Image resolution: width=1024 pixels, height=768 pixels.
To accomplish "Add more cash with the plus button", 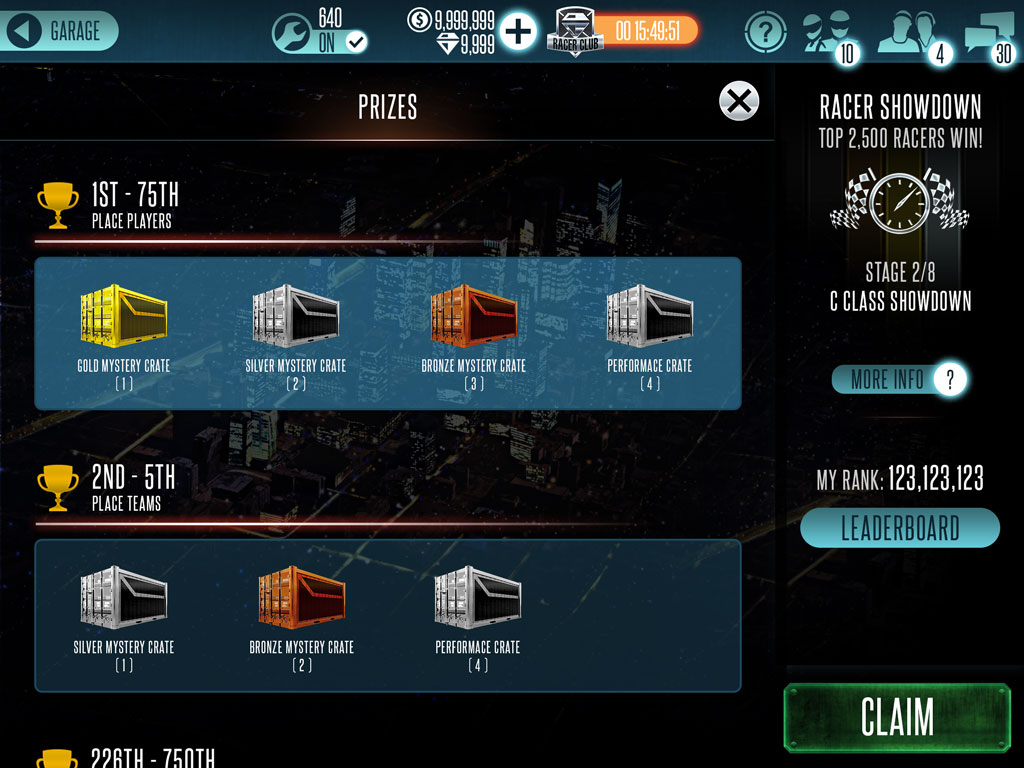I will [x=518, y=32].
